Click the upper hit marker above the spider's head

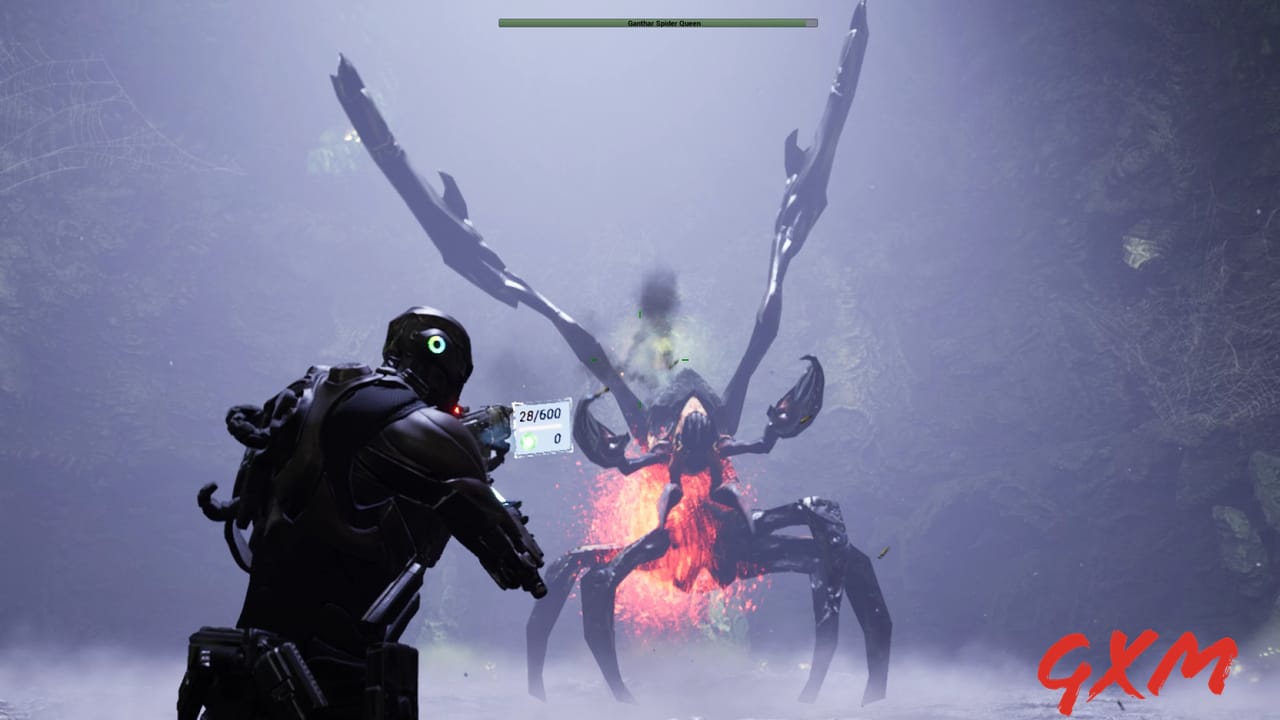(x=639, y=313)
